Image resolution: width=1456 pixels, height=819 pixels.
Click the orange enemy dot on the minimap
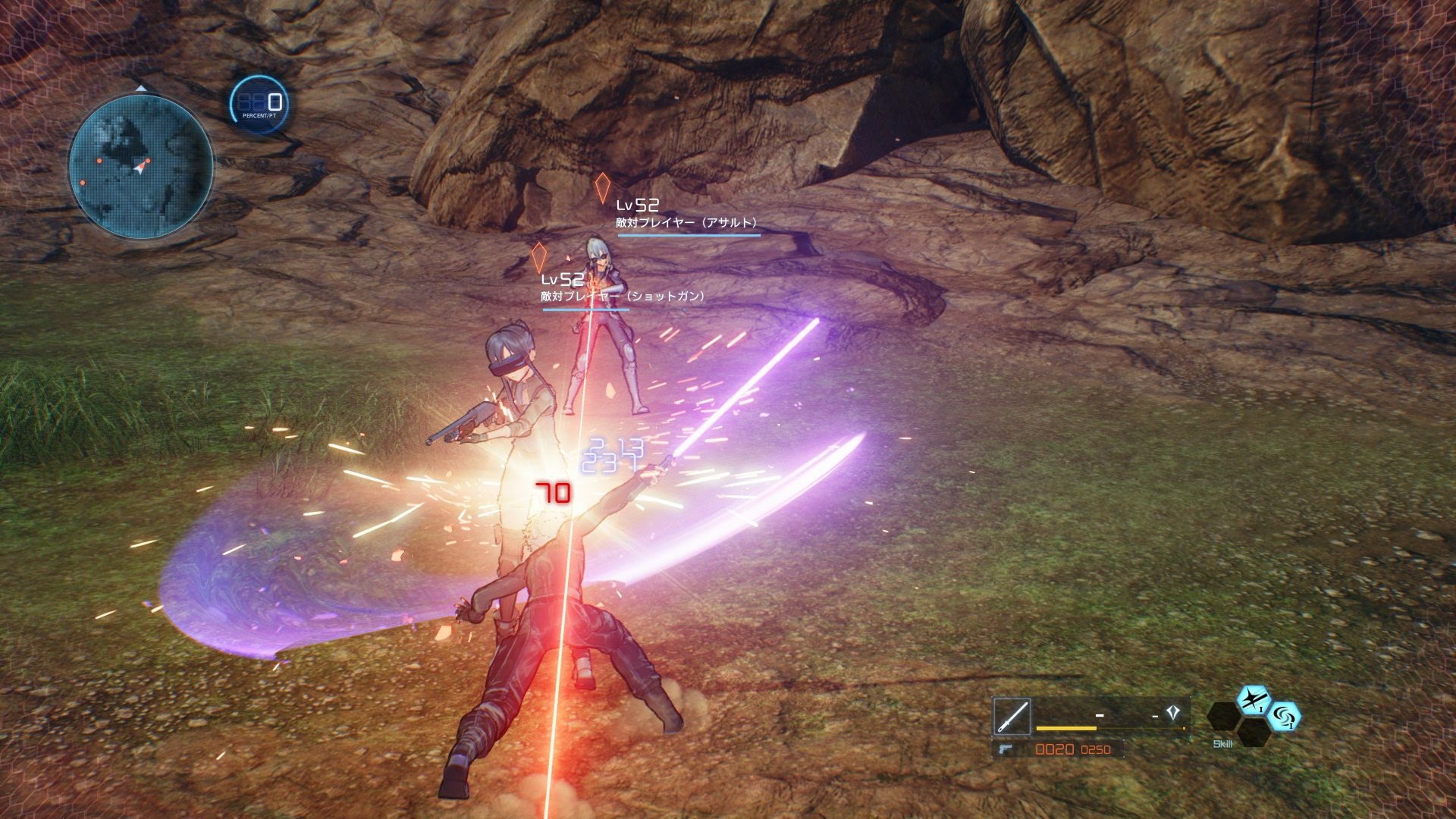99,160
